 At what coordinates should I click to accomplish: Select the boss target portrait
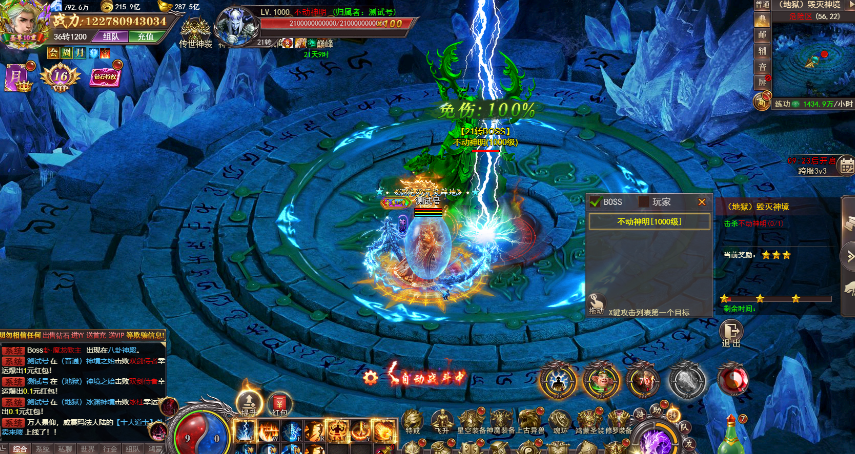(x=236, y=22)
